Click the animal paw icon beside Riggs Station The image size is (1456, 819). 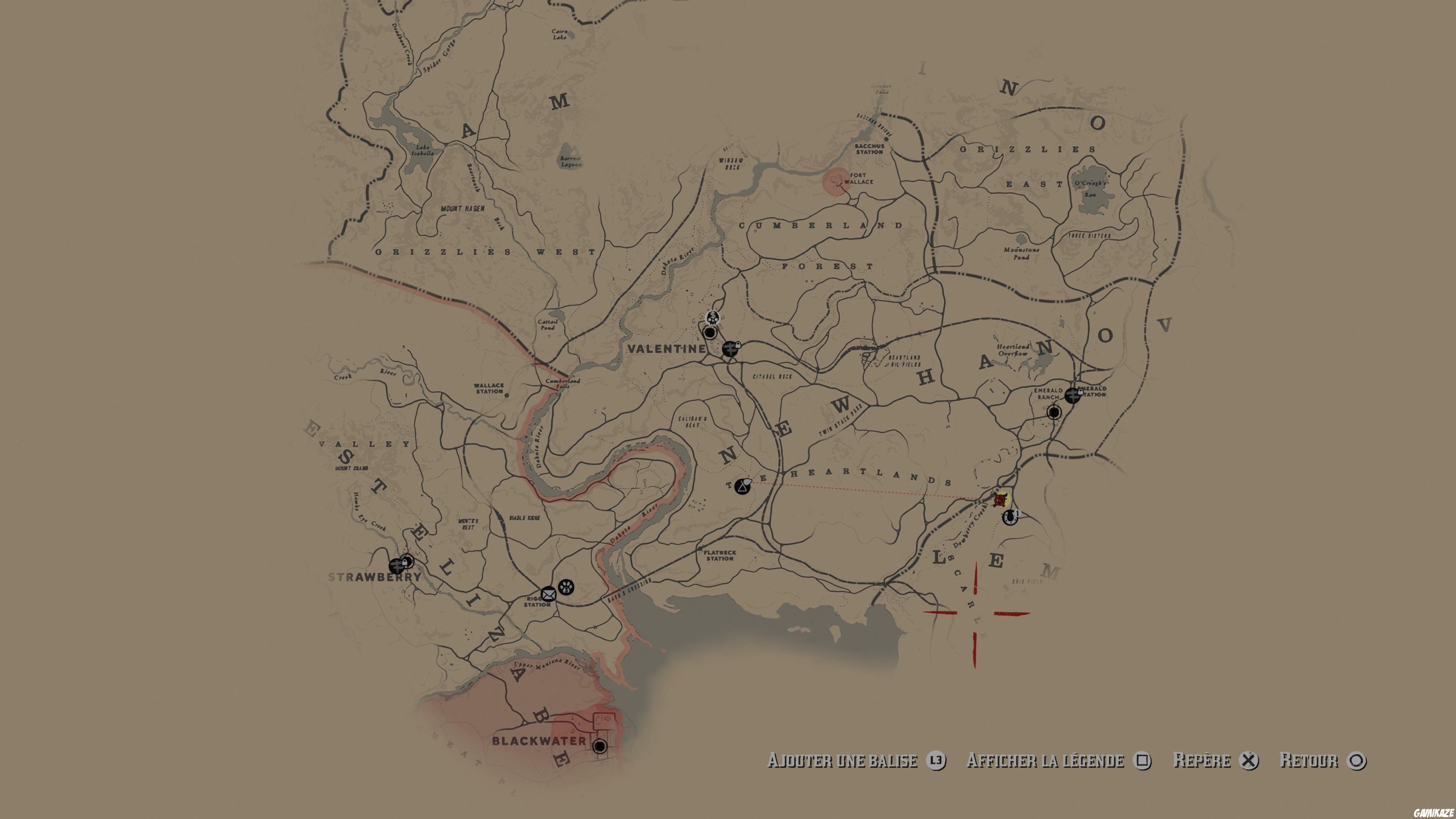pos(566,588)
